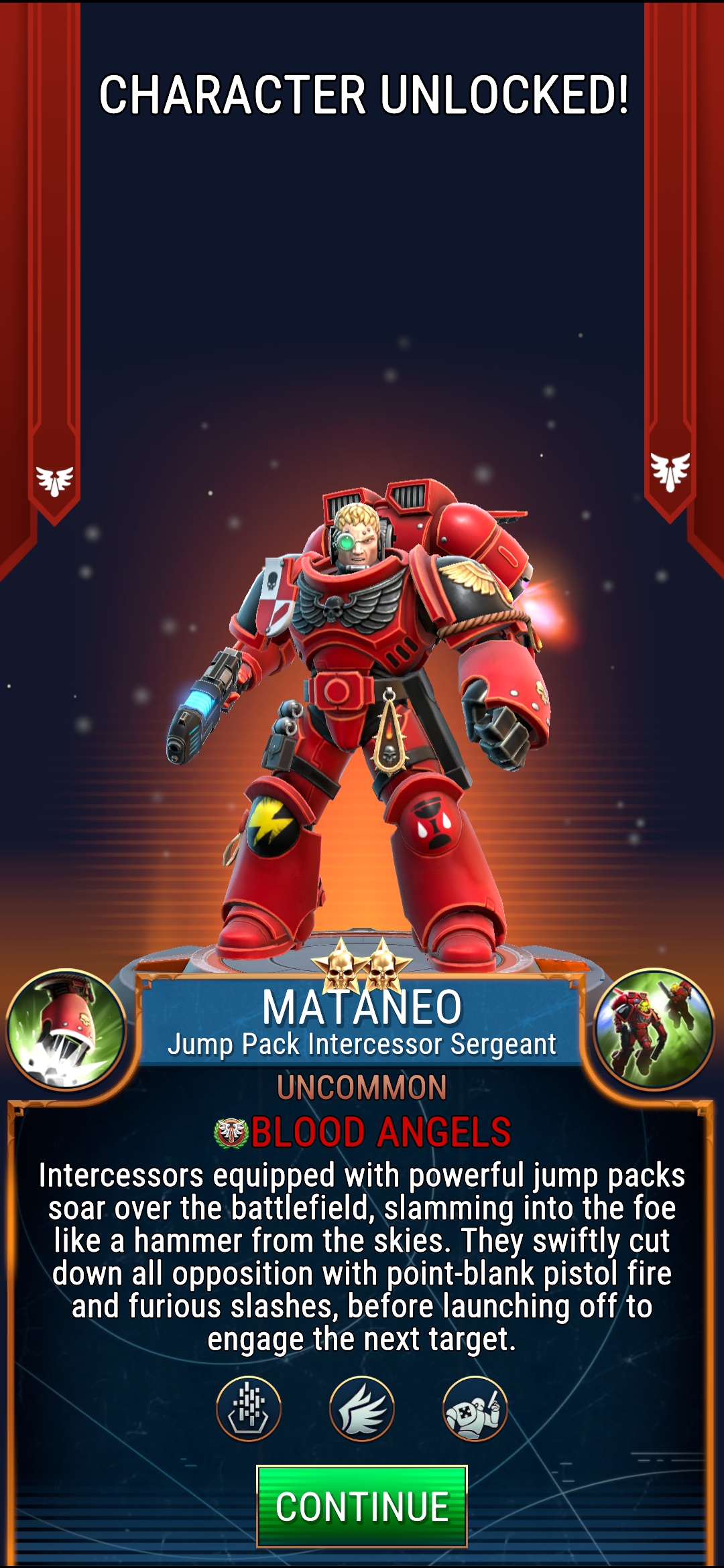
Task: Tap the Blood Angels faction emblem
Action: [231, 1132]
